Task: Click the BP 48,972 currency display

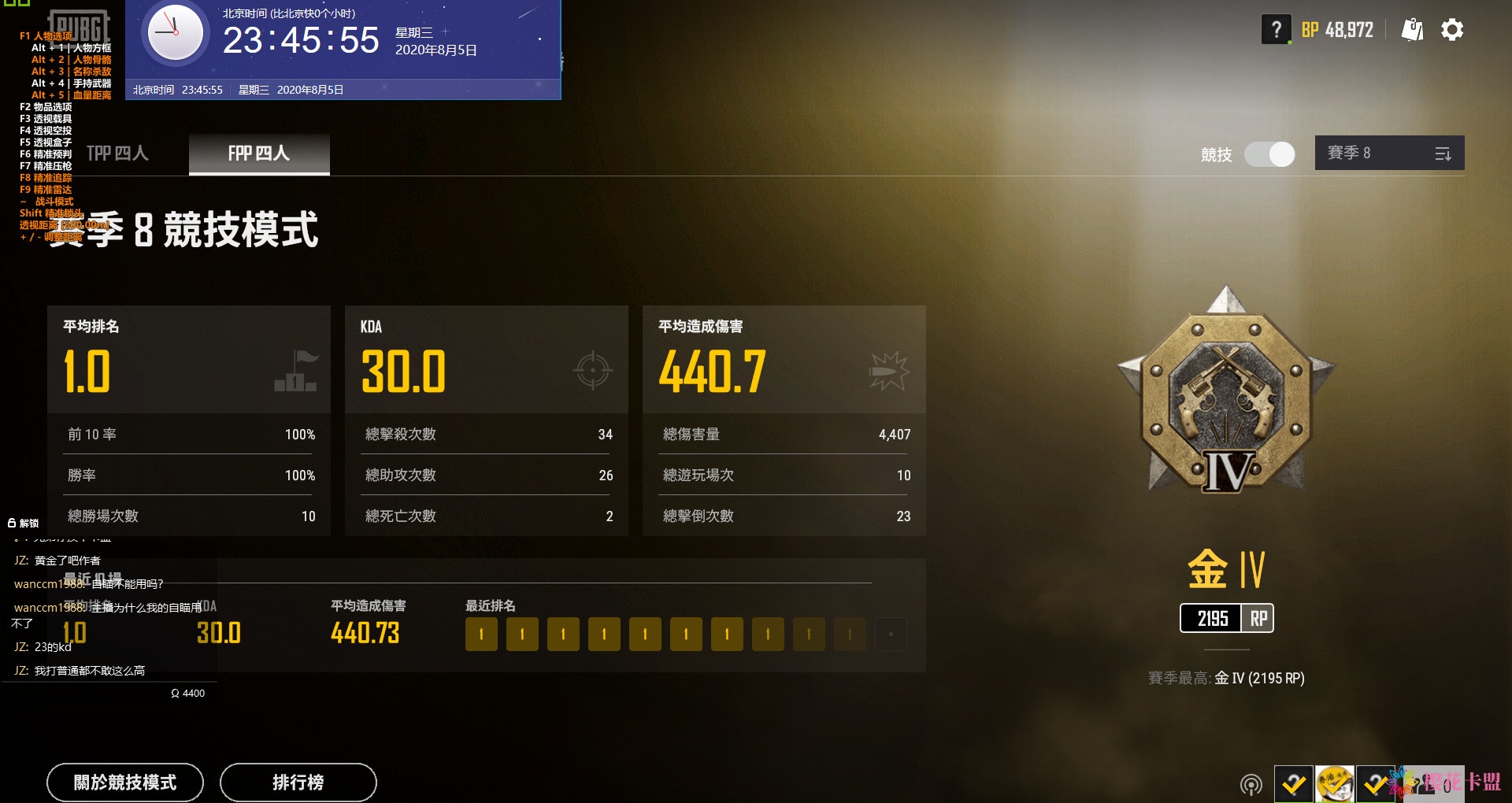Action: 1337,30
